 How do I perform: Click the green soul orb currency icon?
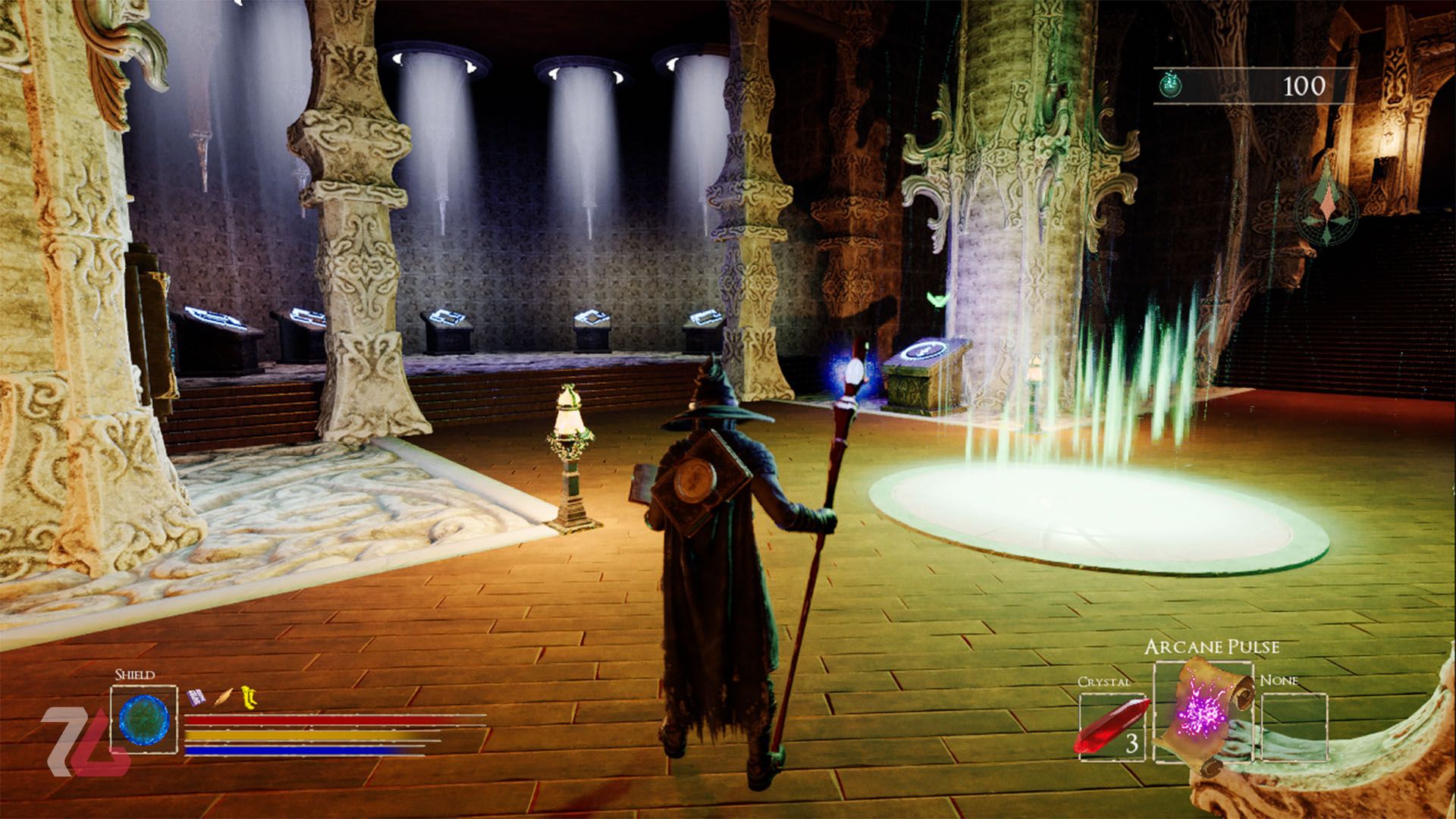pos(1172,86)
